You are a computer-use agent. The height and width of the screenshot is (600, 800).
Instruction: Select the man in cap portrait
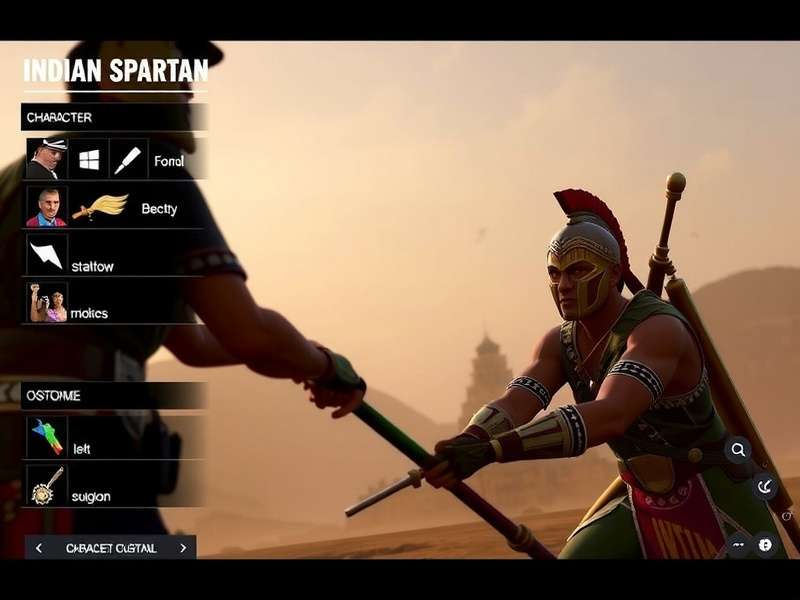[x=46, y=159]
